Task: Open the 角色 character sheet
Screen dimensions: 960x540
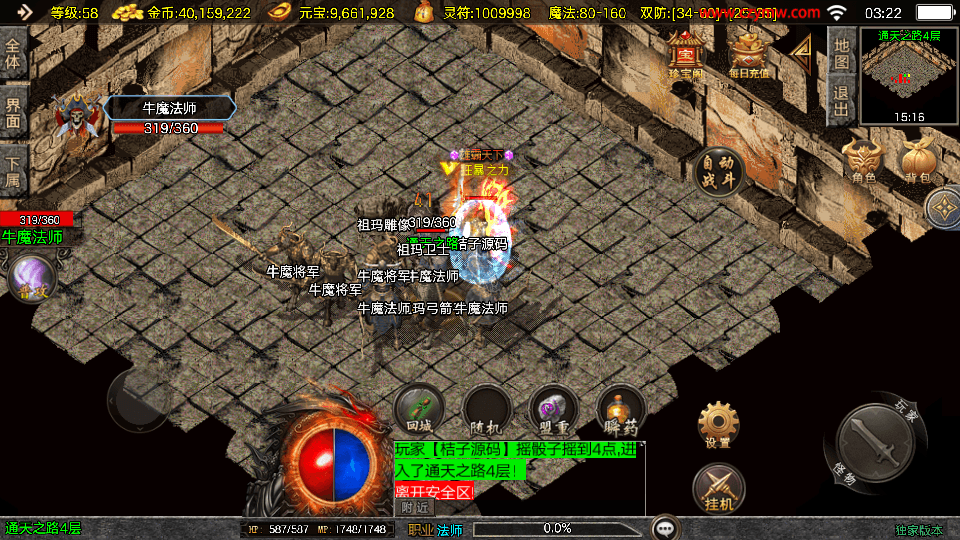Action: [863, 161]
